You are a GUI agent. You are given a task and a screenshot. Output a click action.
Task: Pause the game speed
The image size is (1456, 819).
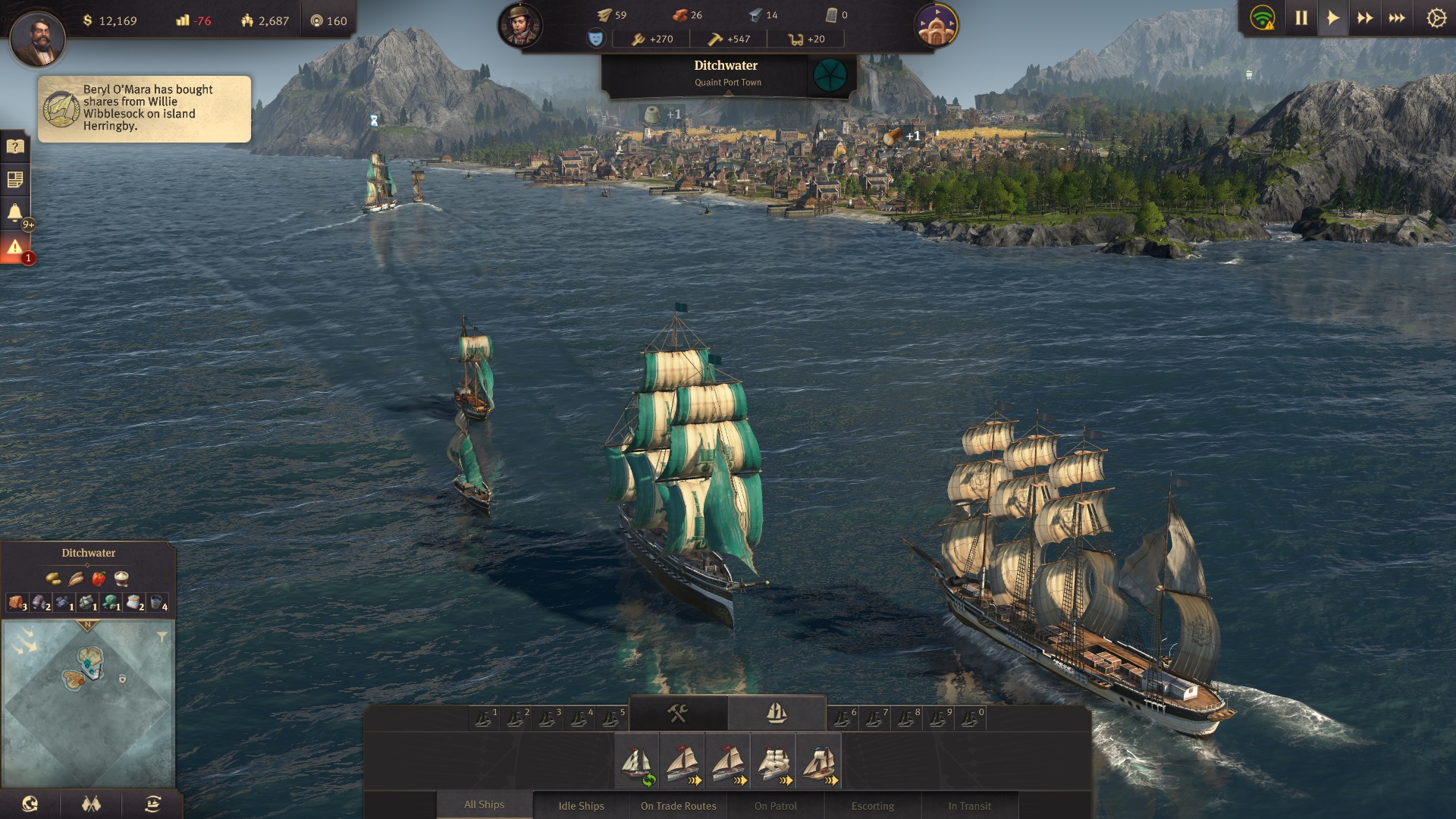tap(1301, 18)
